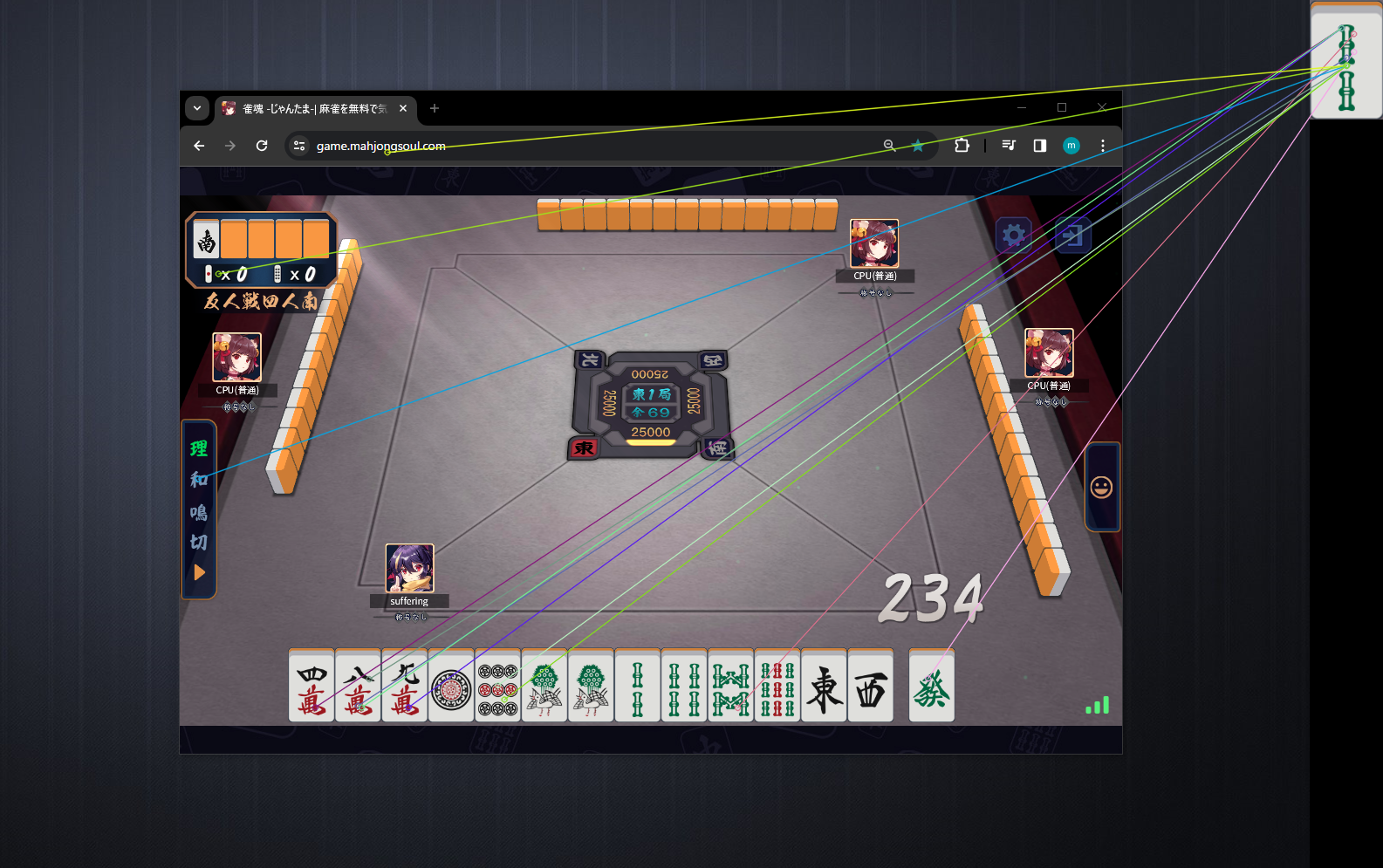Open the browser tab search dropdown
This screenshot has width=1383, height=868.
(197, 108)
